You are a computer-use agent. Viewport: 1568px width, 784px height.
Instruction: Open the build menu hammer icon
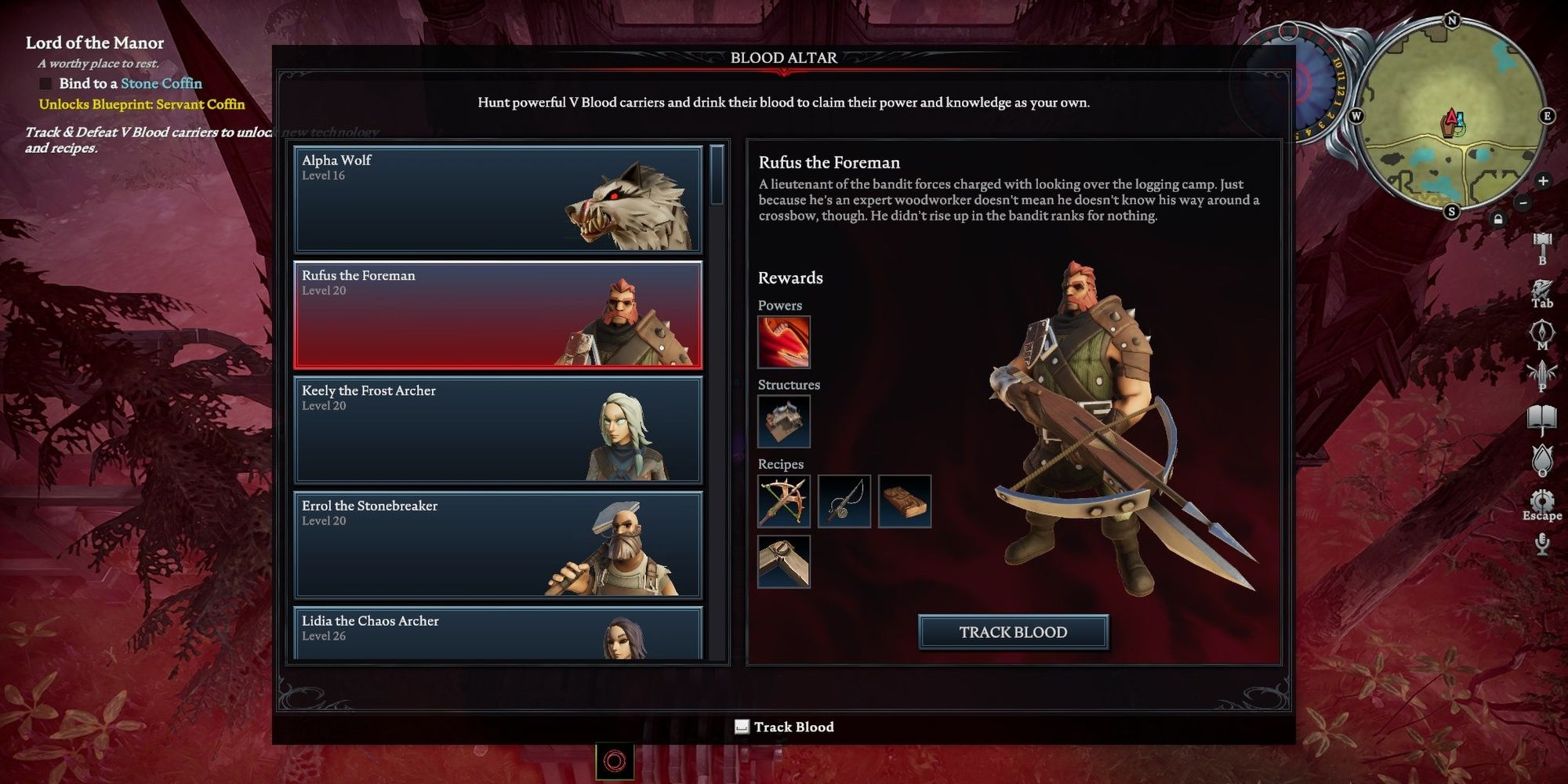click(x=1542, y=245)
